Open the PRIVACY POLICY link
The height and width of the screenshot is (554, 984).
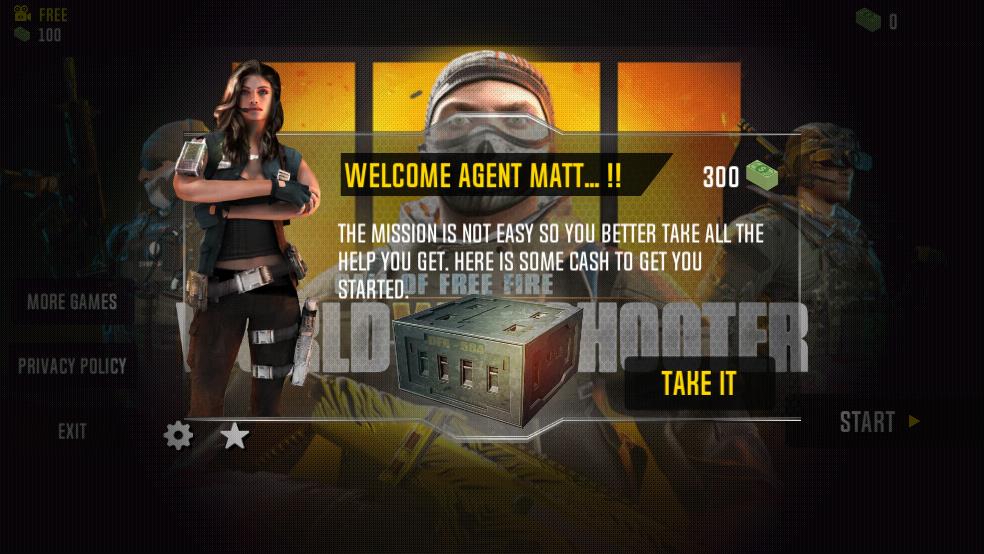(x=72, y=366)
